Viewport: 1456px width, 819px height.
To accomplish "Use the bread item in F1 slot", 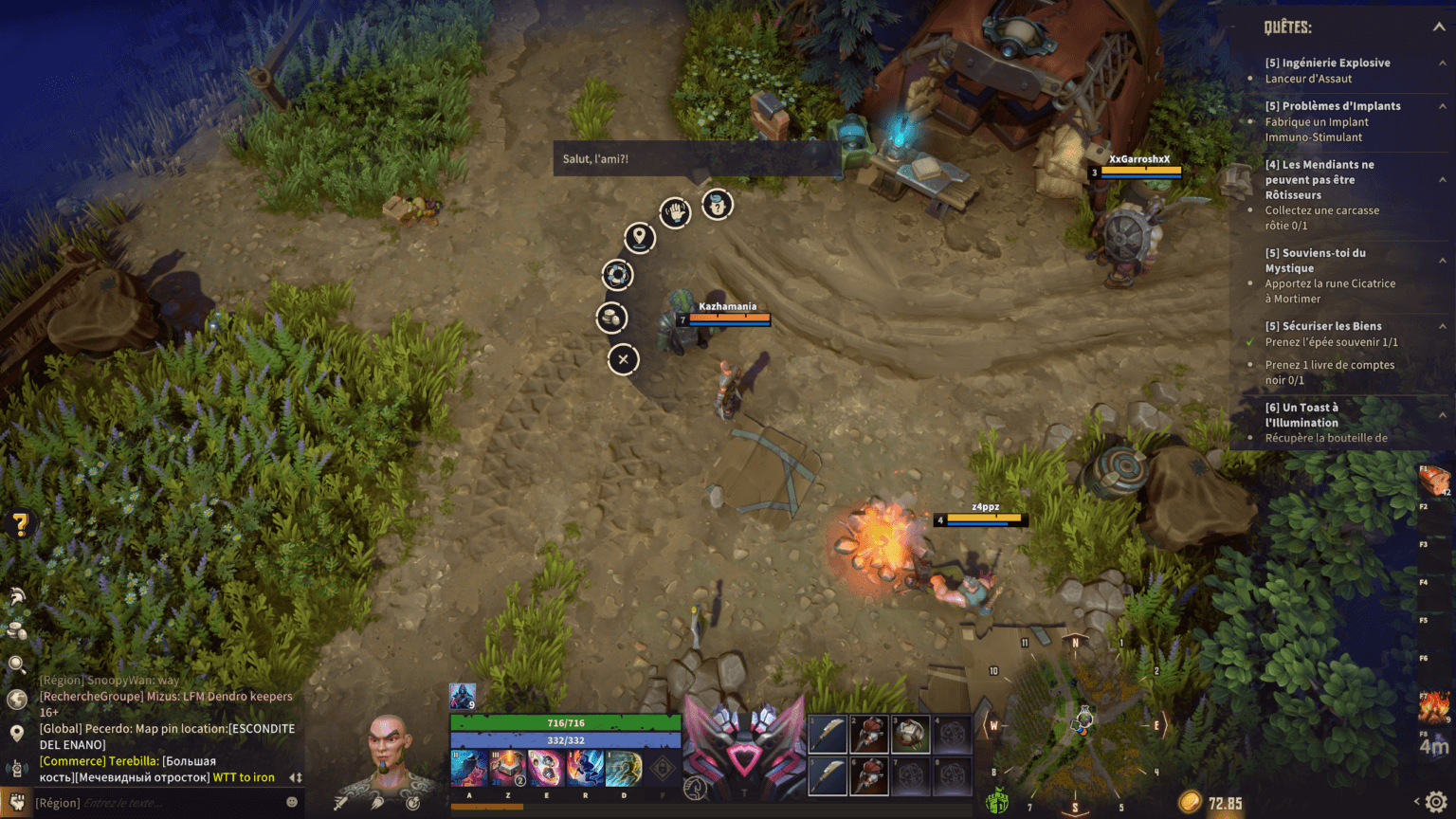I will [1434, 480].
